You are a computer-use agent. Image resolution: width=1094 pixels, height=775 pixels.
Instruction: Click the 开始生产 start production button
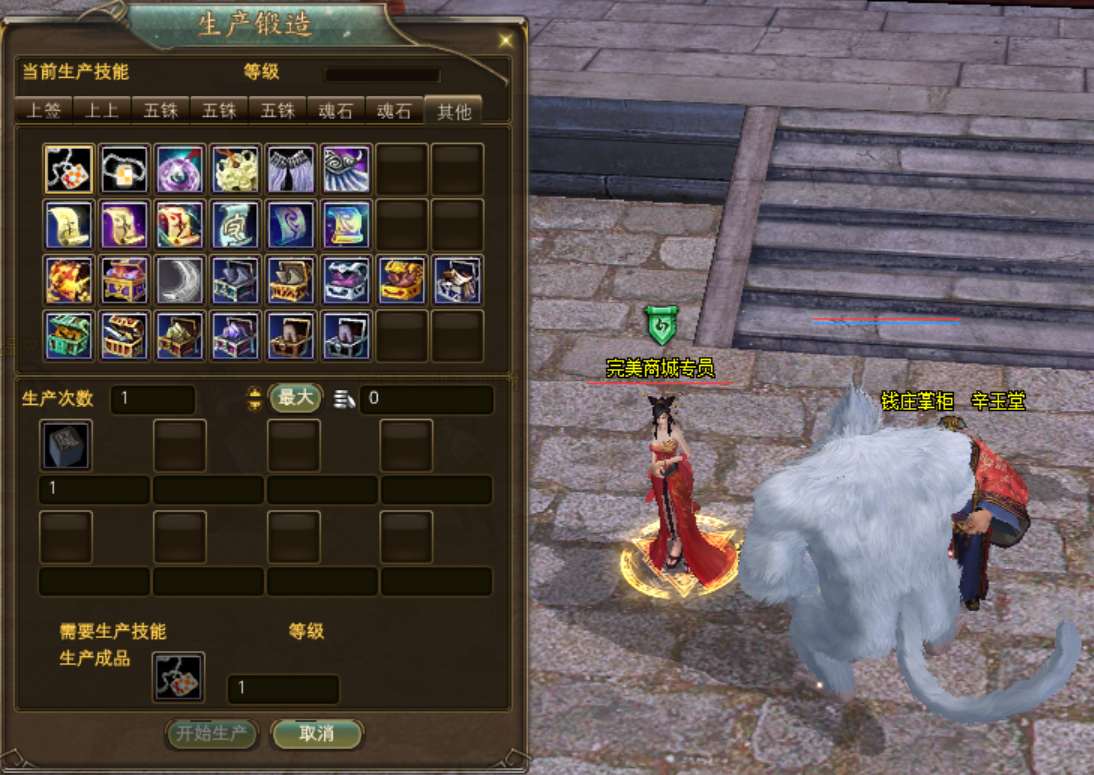[211, 734]
